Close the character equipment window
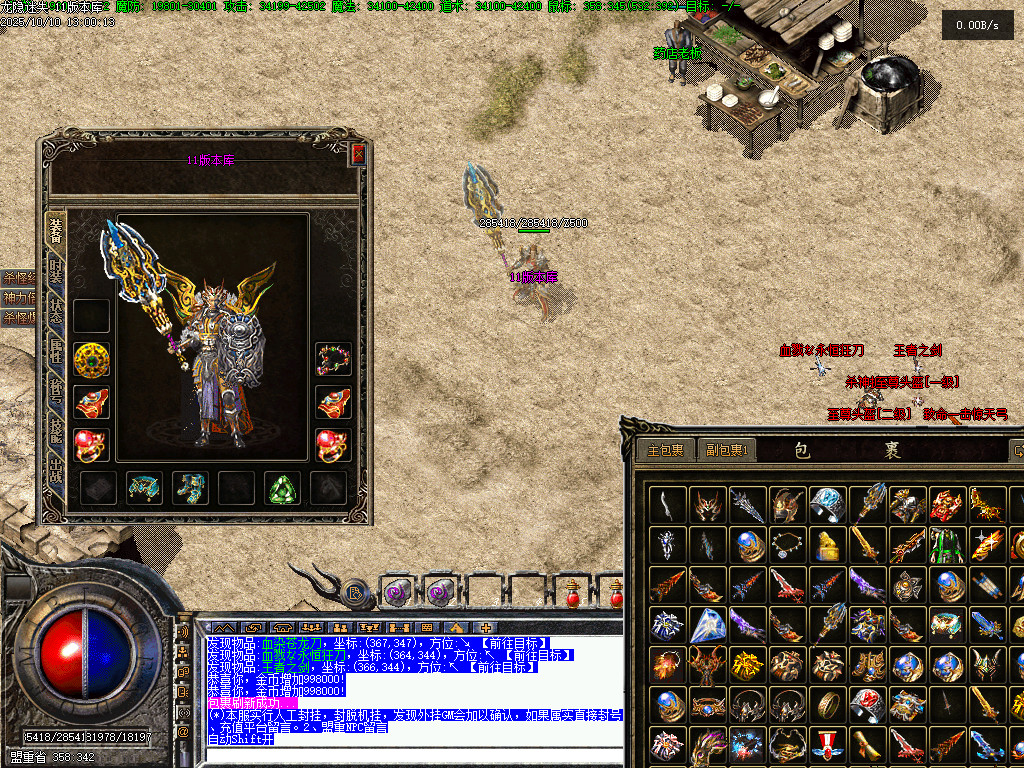Image resolution: width=1024 pixels, height=768 pixels. click(358, 155)
